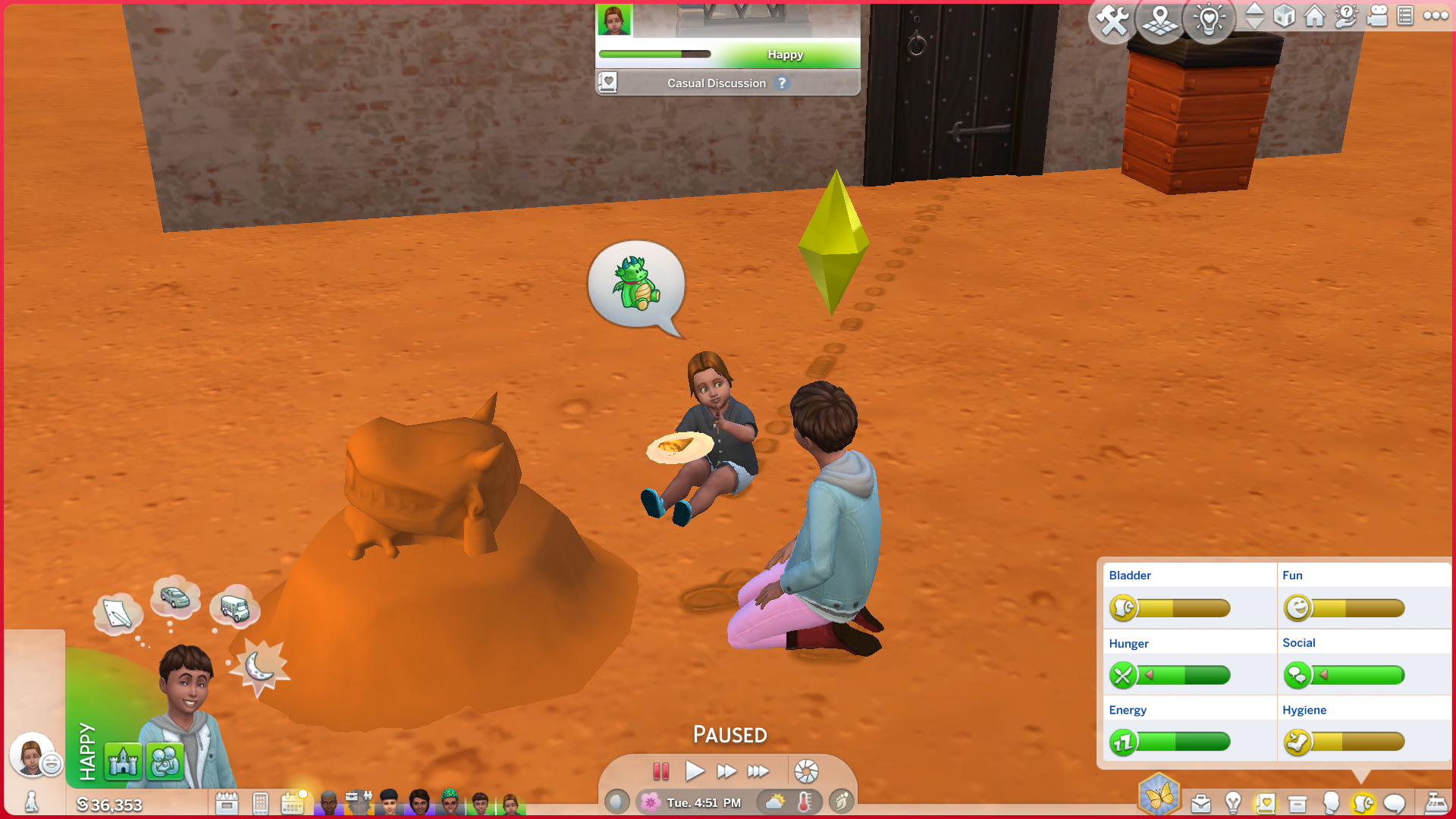Select the crescent moon moodlet
Screen dimensions: 1456x819
259,667
